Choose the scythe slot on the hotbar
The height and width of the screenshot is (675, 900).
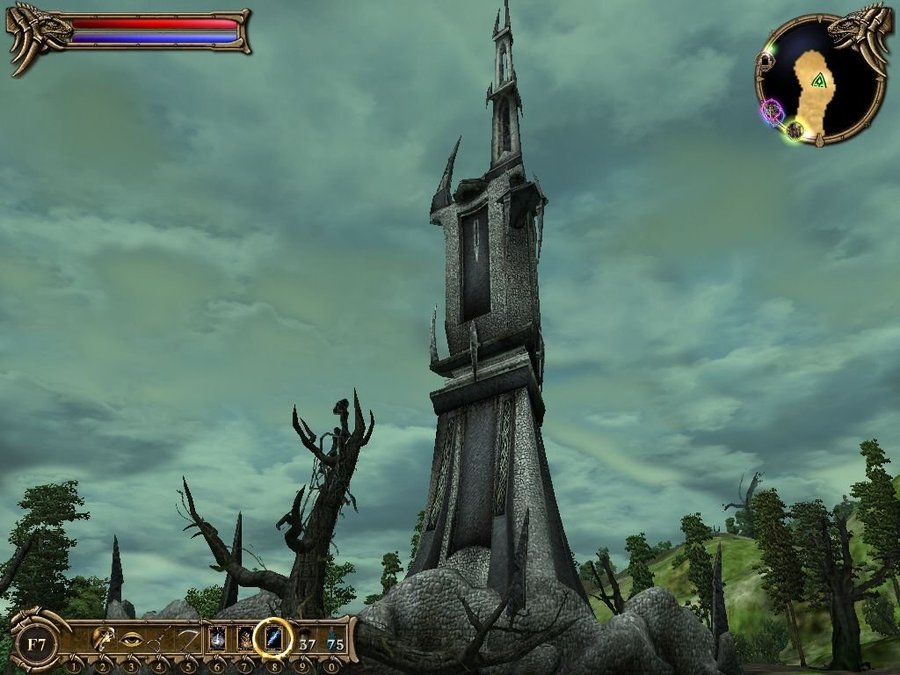[x=187, y=639]
